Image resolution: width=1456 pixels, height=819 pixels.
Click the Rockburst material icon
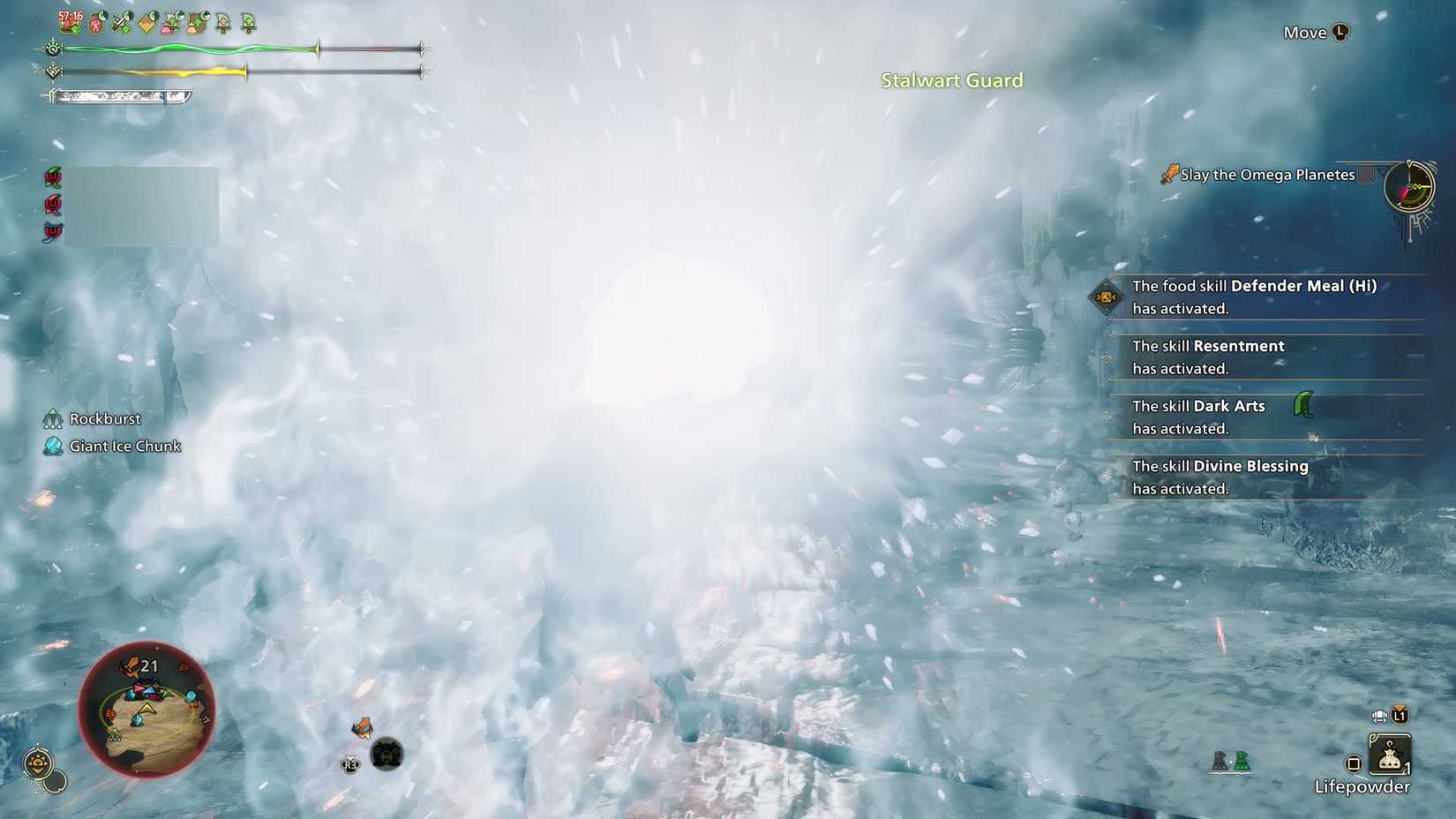coord(55,417)
